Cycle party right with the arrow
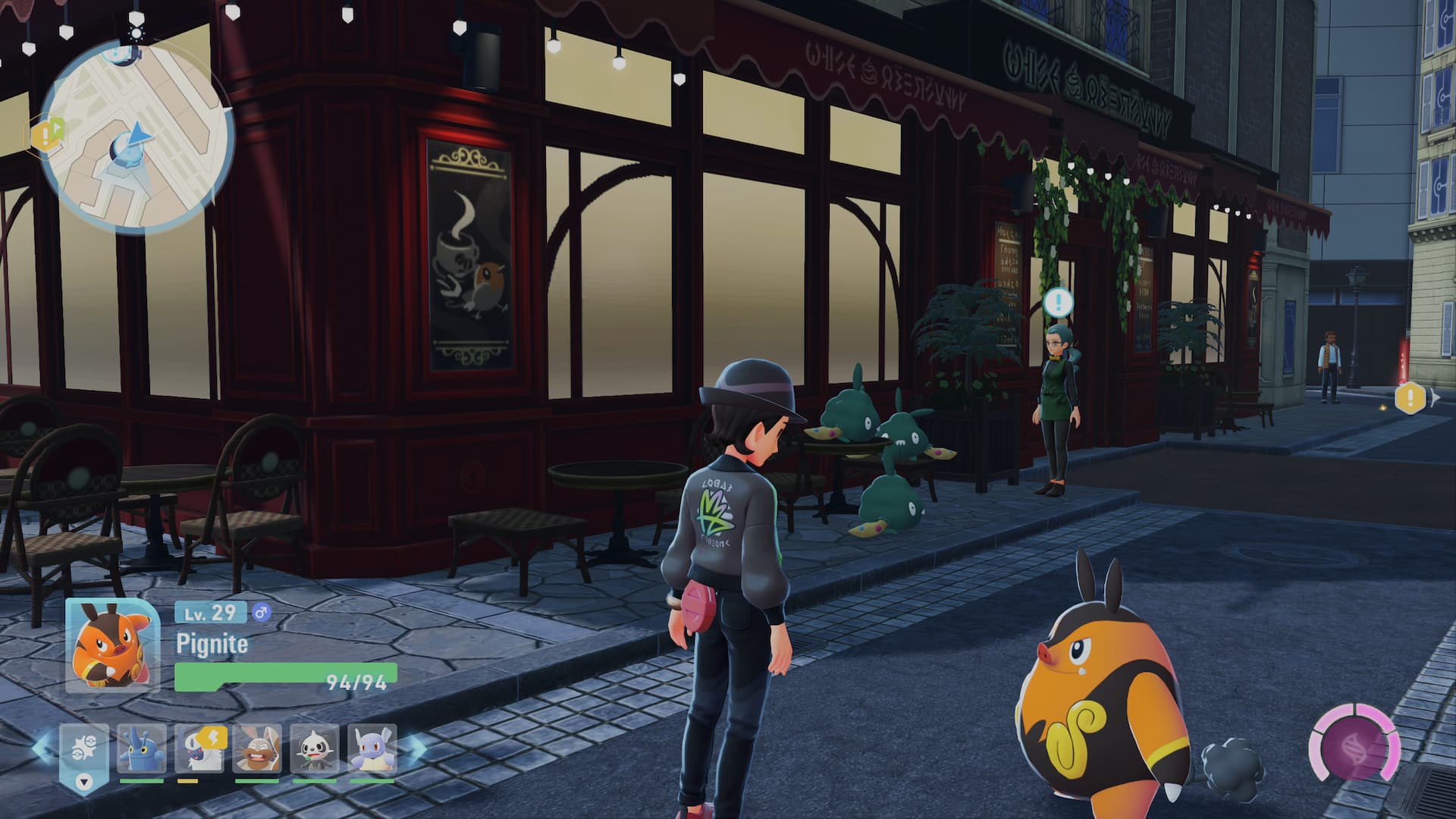1456x819 pixels. pyautogui.click(x=416, y=747)
